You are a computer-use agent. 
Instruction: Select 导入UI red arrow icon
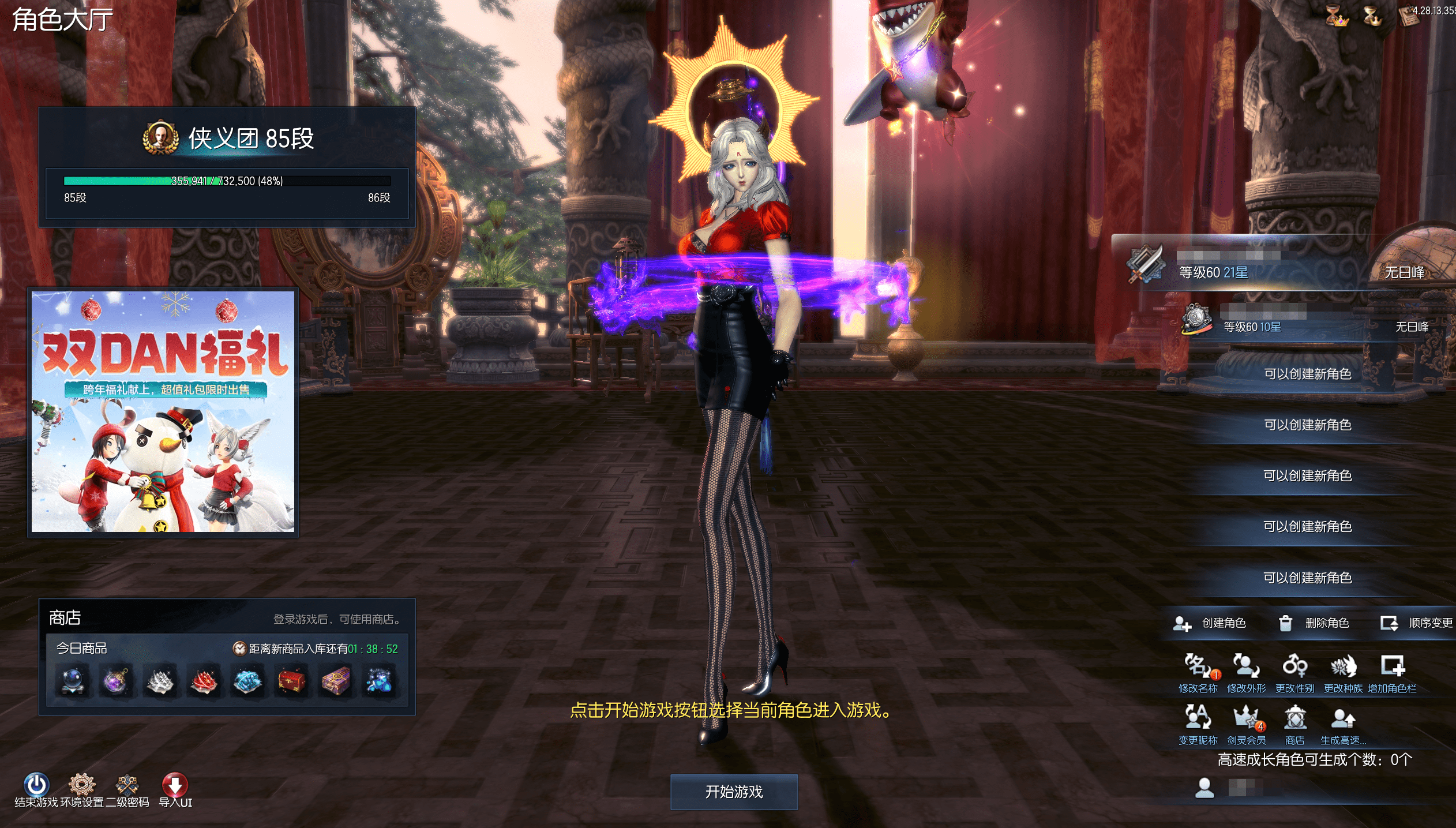[175, 785]
